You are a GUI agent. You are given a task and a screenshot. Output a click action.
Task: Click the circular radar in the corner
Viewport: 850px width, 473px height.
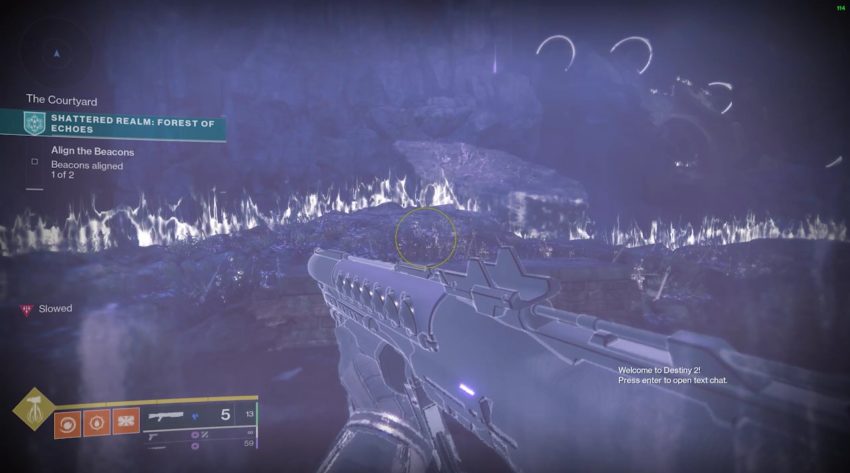(57, 51)
